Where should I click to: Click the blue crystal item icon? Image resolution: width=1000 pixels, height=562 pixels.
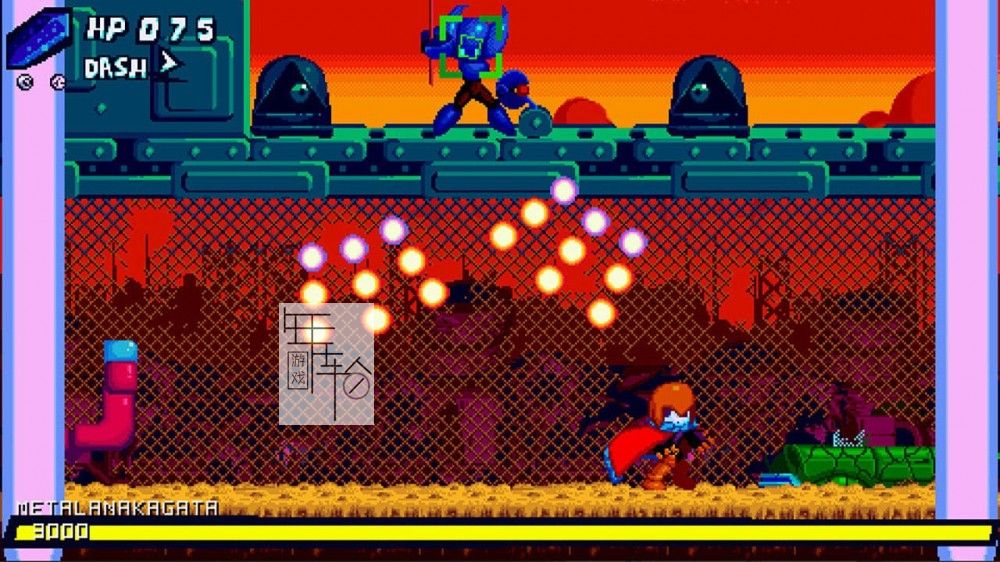(x=39, y=38)
